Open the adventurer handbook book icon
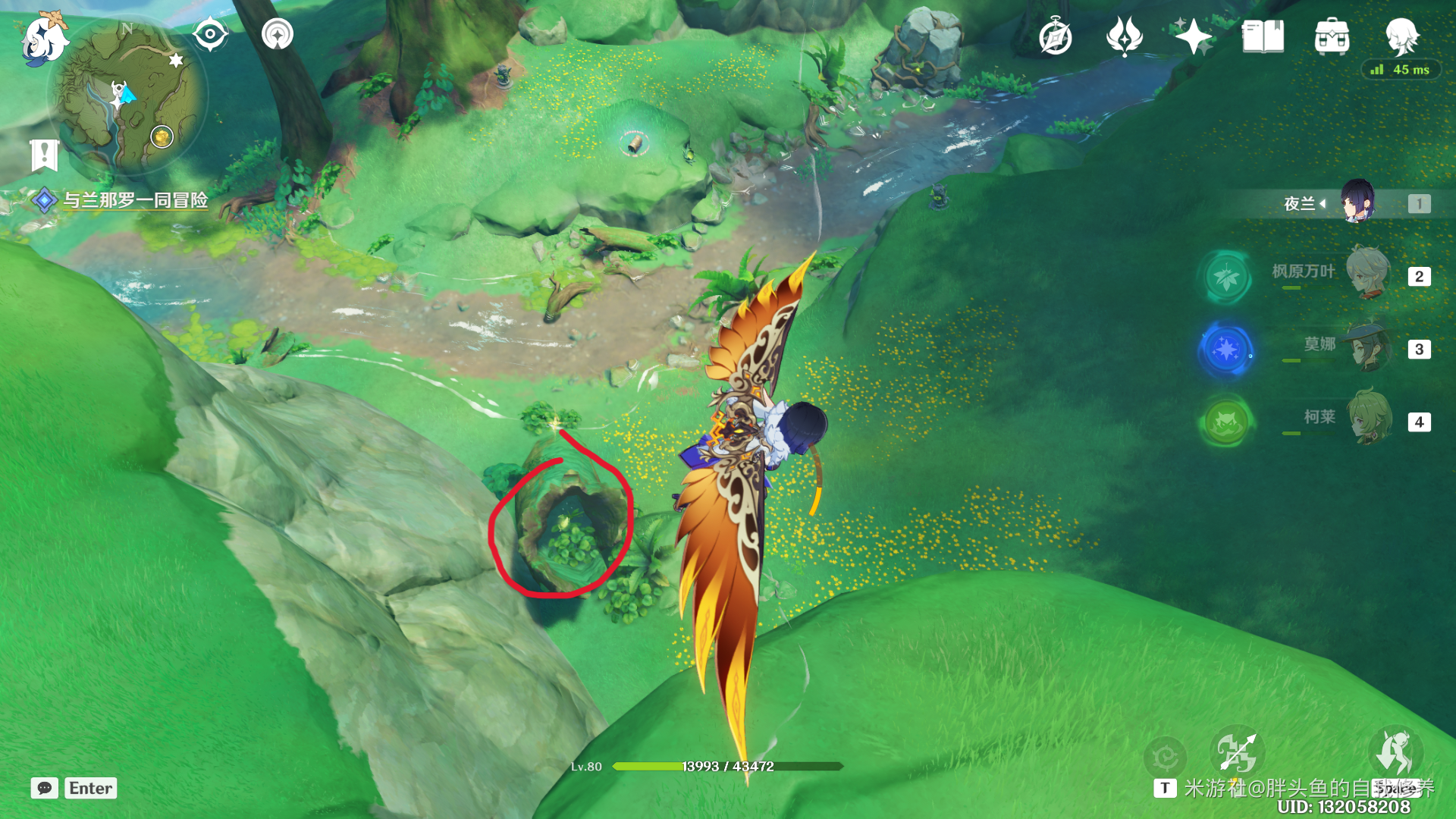The image size is (1456, 819). [x=1263, y=36]
